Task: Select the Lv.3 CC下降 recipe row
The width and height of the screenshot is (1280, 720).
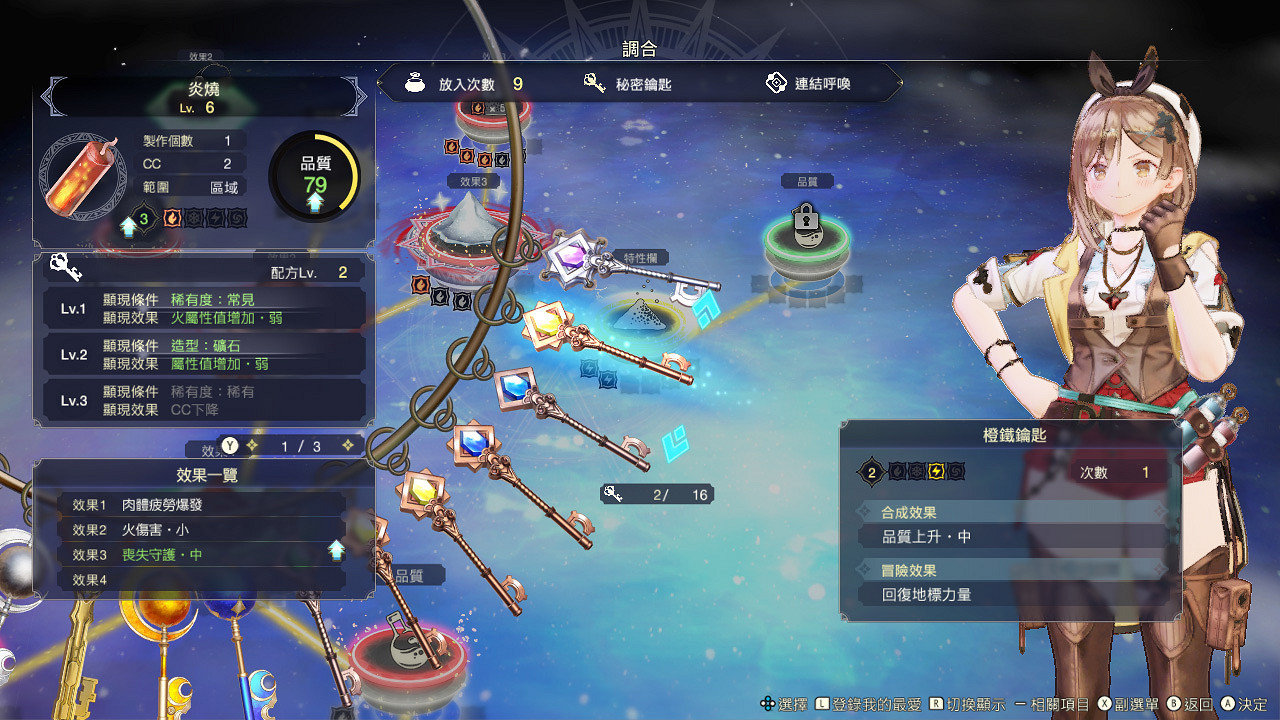Action: pyautogui.click(x=204, y=401)
